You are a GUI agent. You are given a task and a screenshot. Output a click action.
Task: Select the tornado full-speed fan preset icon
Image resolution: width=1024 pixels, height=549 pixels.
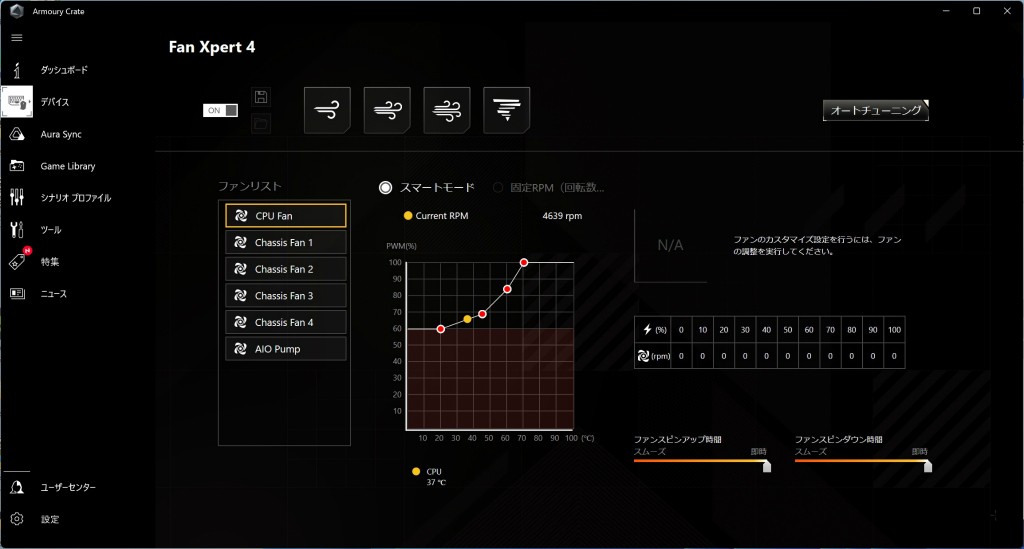[506, 110]
